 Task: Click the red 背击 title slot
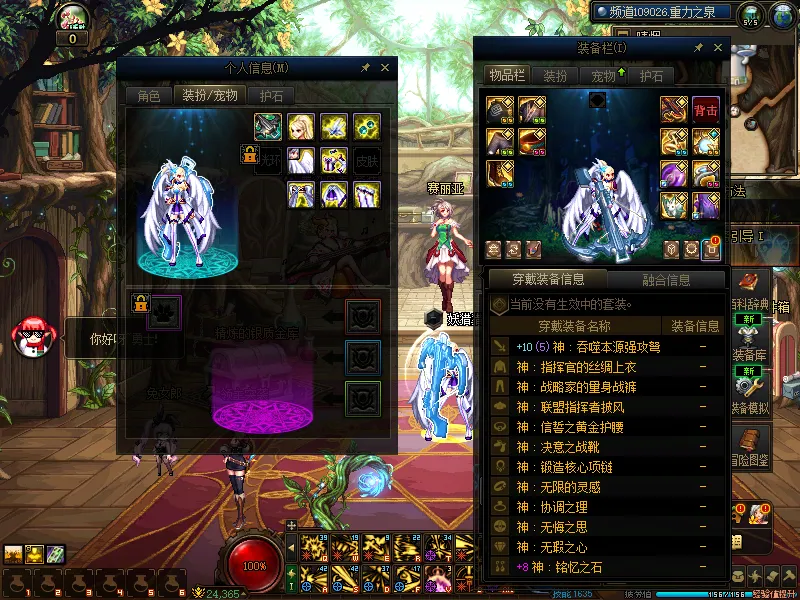tap(706, 109)
